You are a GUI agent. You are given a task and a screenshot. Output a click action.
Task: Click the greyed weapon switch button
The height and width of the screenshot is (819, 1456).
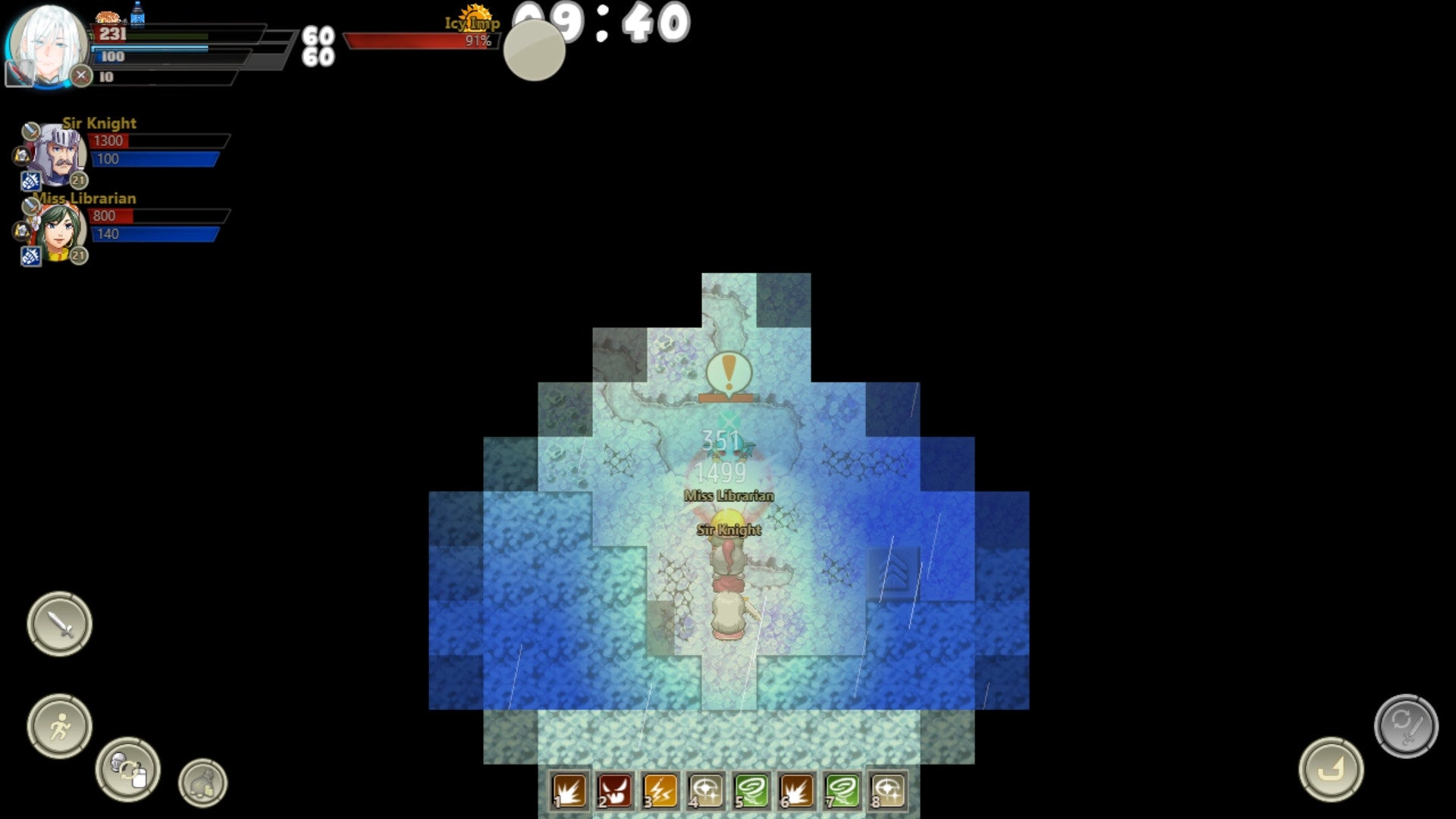1406,726
